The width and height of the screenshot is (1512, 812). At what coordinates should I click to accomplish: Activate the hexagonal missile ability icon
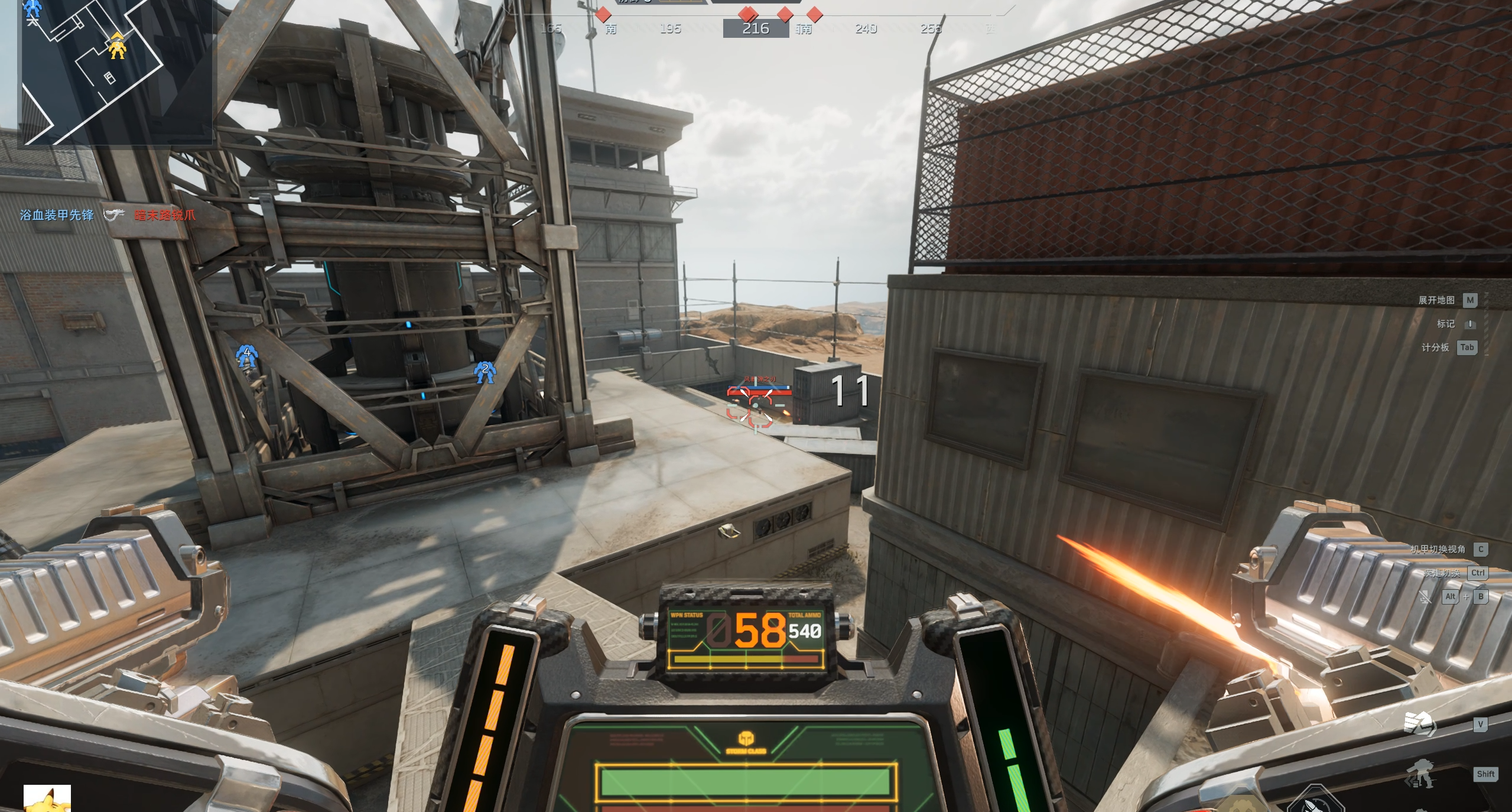pyautogui.click(x=1315, y=801)
